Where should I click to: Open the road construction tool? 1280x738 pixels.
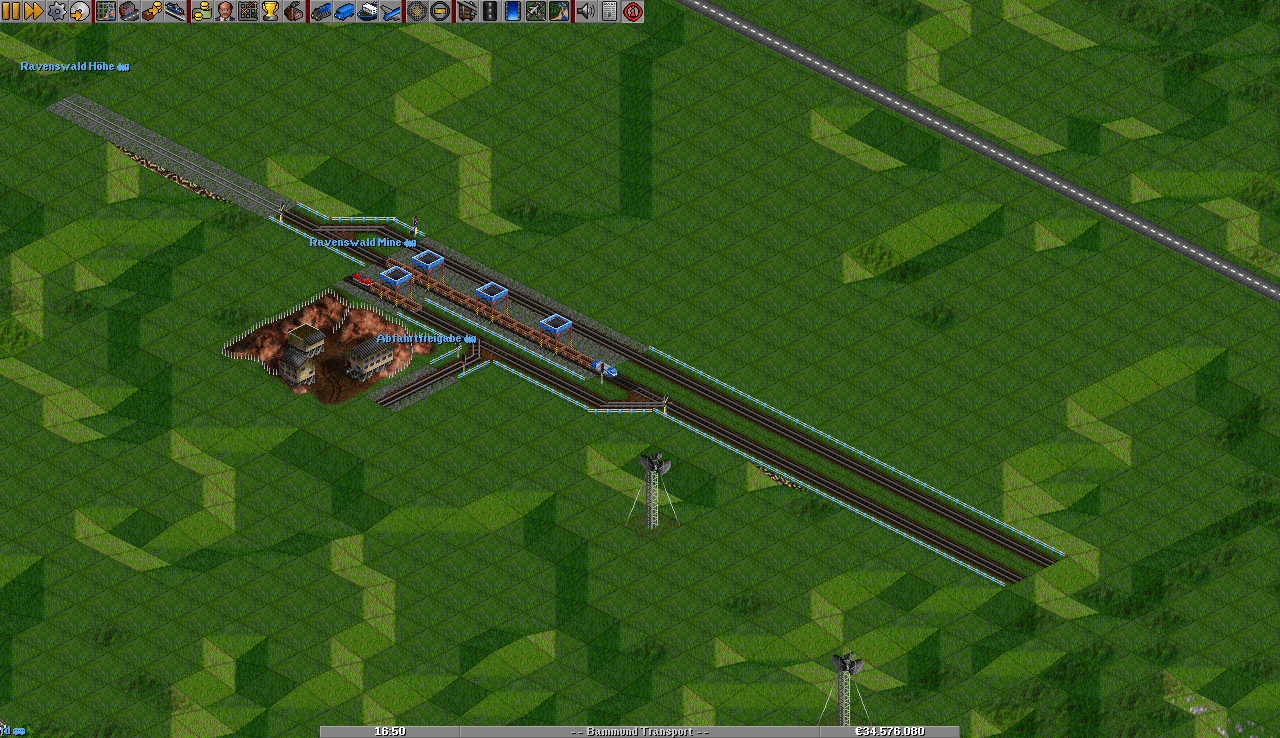pyautogui.click(x=489, y=11)
